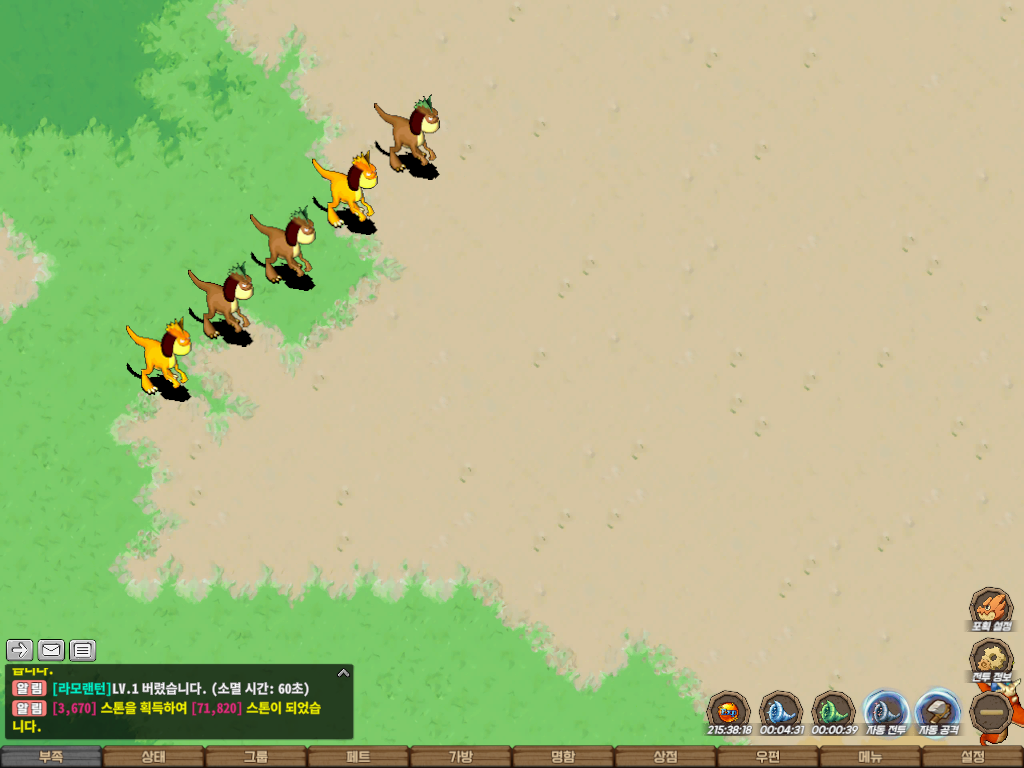
Task: Open the 우편 mail menu
Action: (768, 757)
